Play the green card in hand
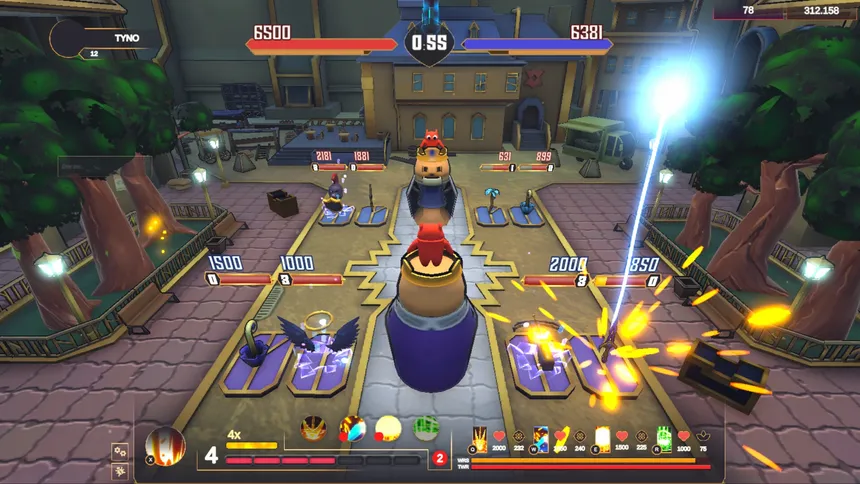Image resolution: width=860 pixels, height=484 pixels. pyautogui.click(x=664, y=438)
